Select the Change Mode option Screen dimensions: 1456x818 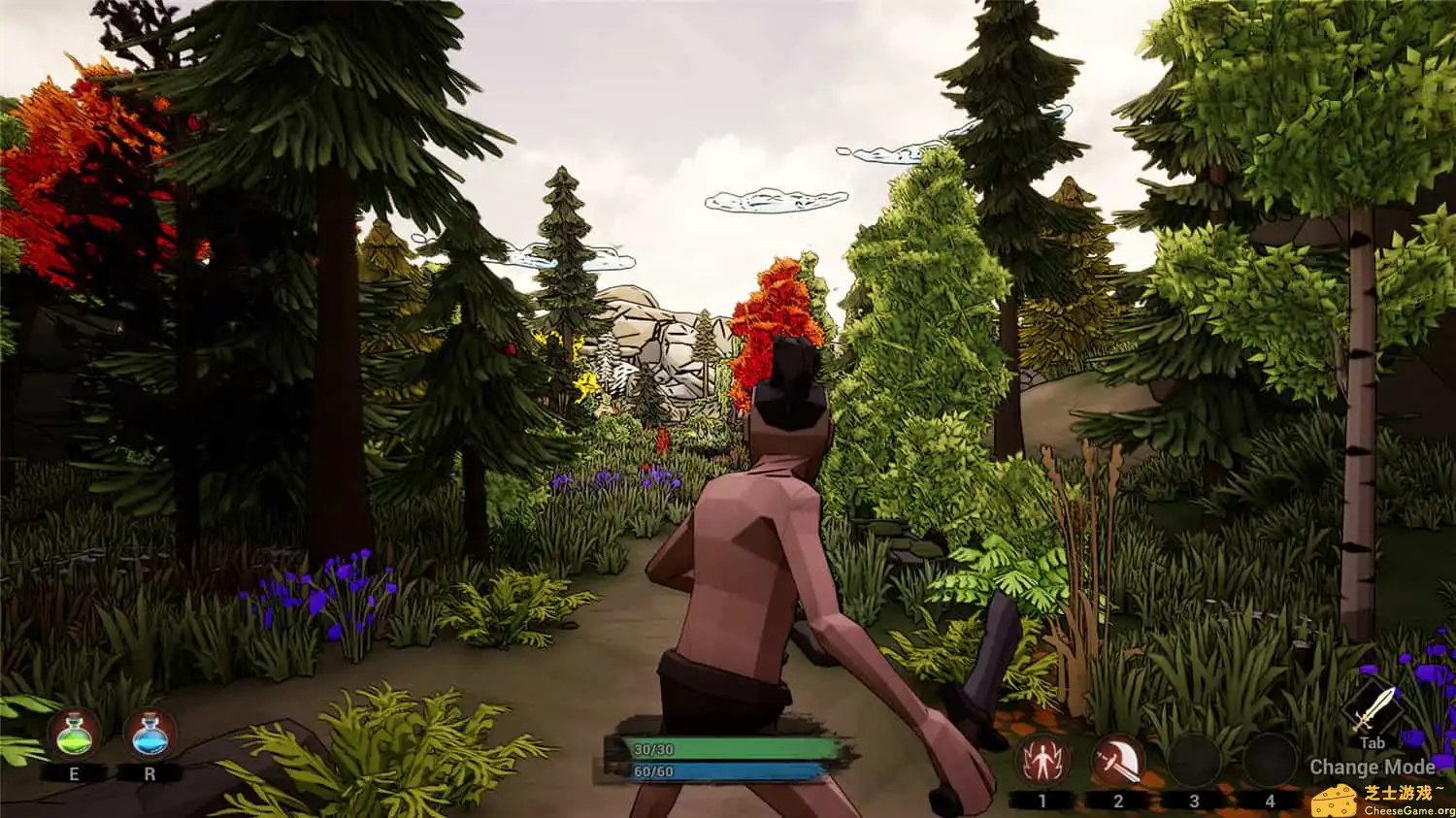(x=1373, y=767)
